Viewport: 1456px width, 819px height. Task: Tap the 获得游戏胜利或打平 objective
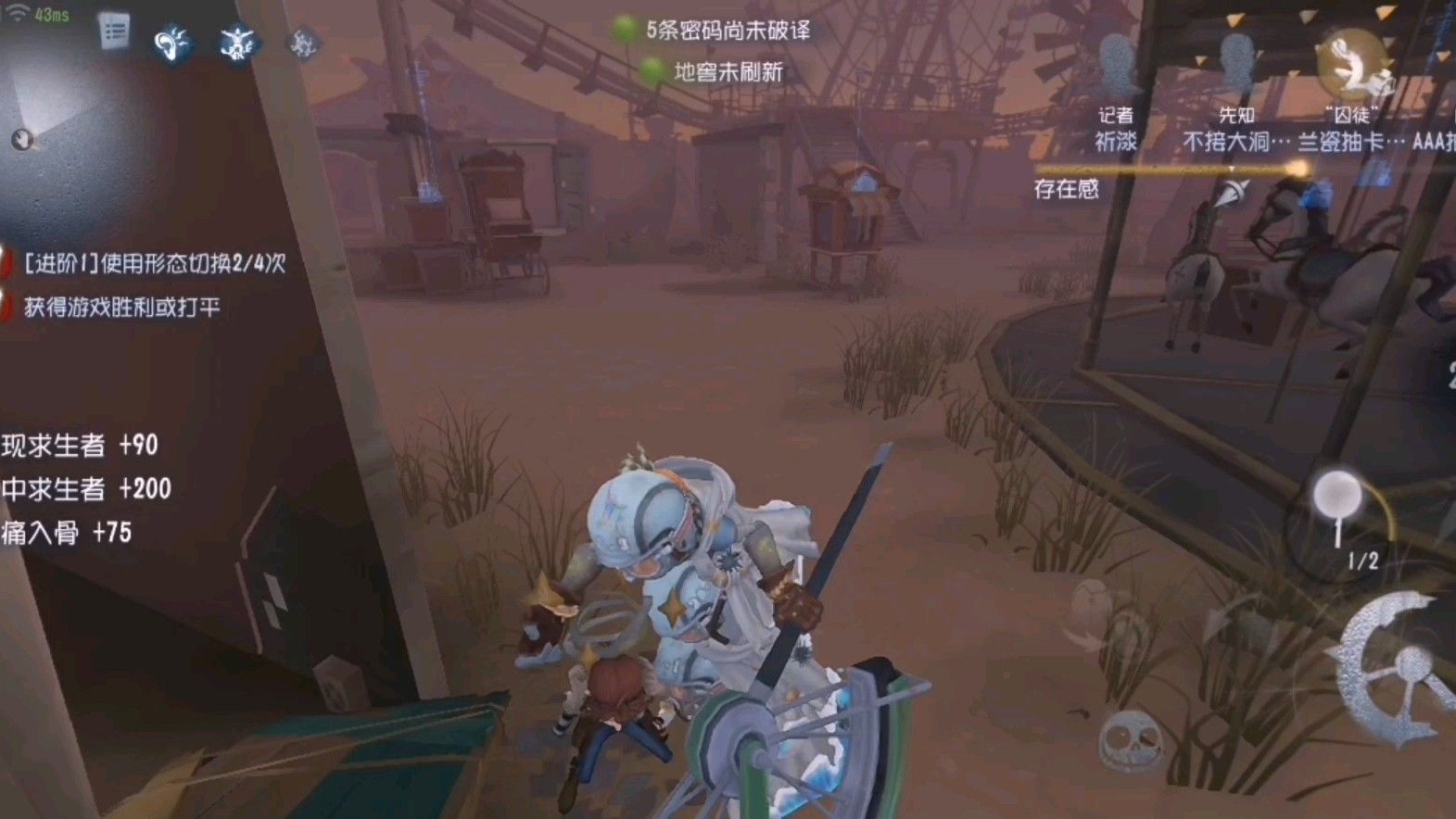click(x=120, y=304)
